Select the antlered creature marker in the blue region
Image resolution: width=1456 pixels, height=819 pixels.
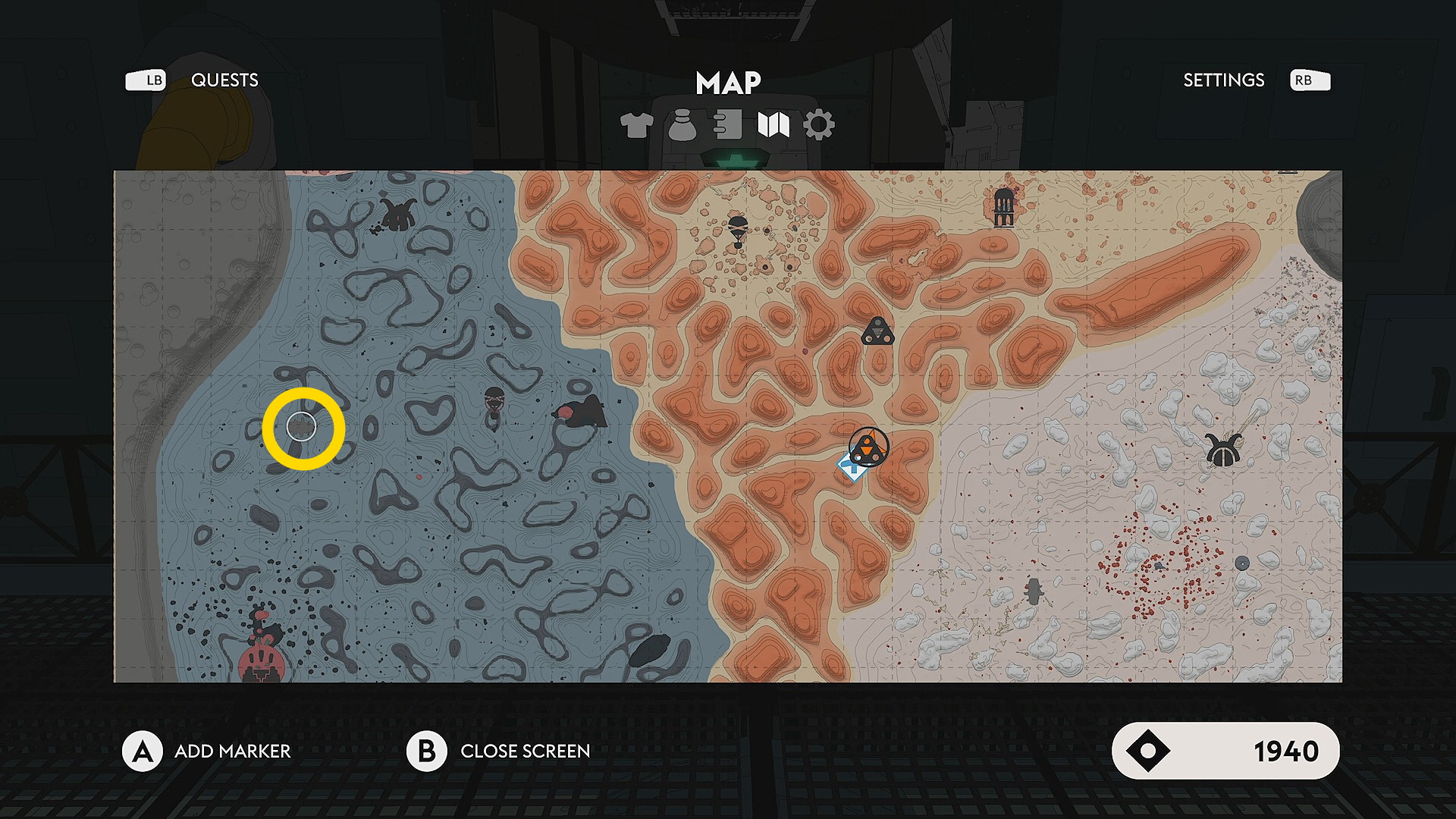pos(397,215)
